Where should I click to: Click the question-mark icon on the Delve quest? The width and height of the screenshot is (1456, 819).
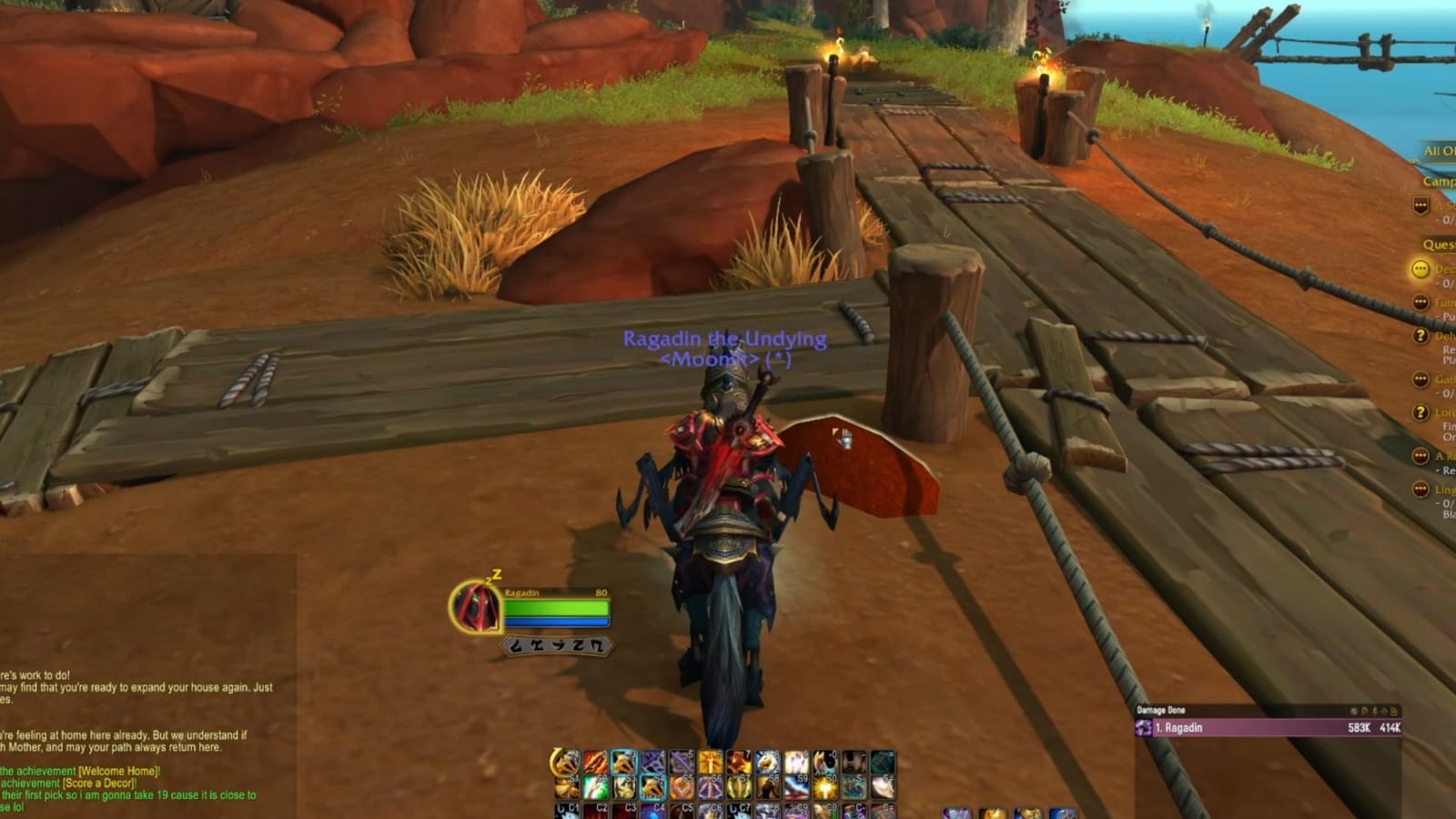point(1419,335)
